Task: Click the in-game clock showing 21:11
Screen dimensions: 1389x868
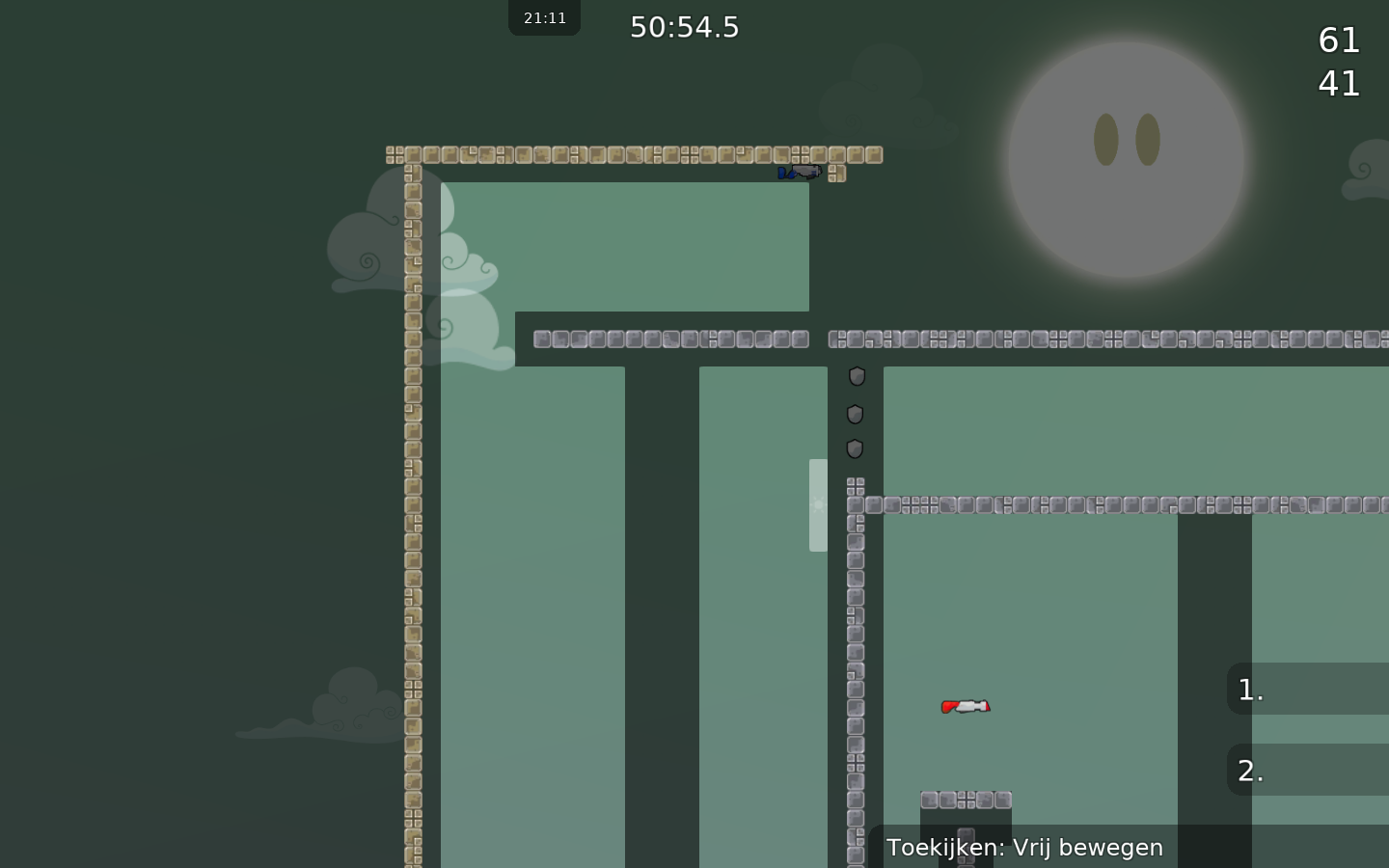Action: pos(544,16)
